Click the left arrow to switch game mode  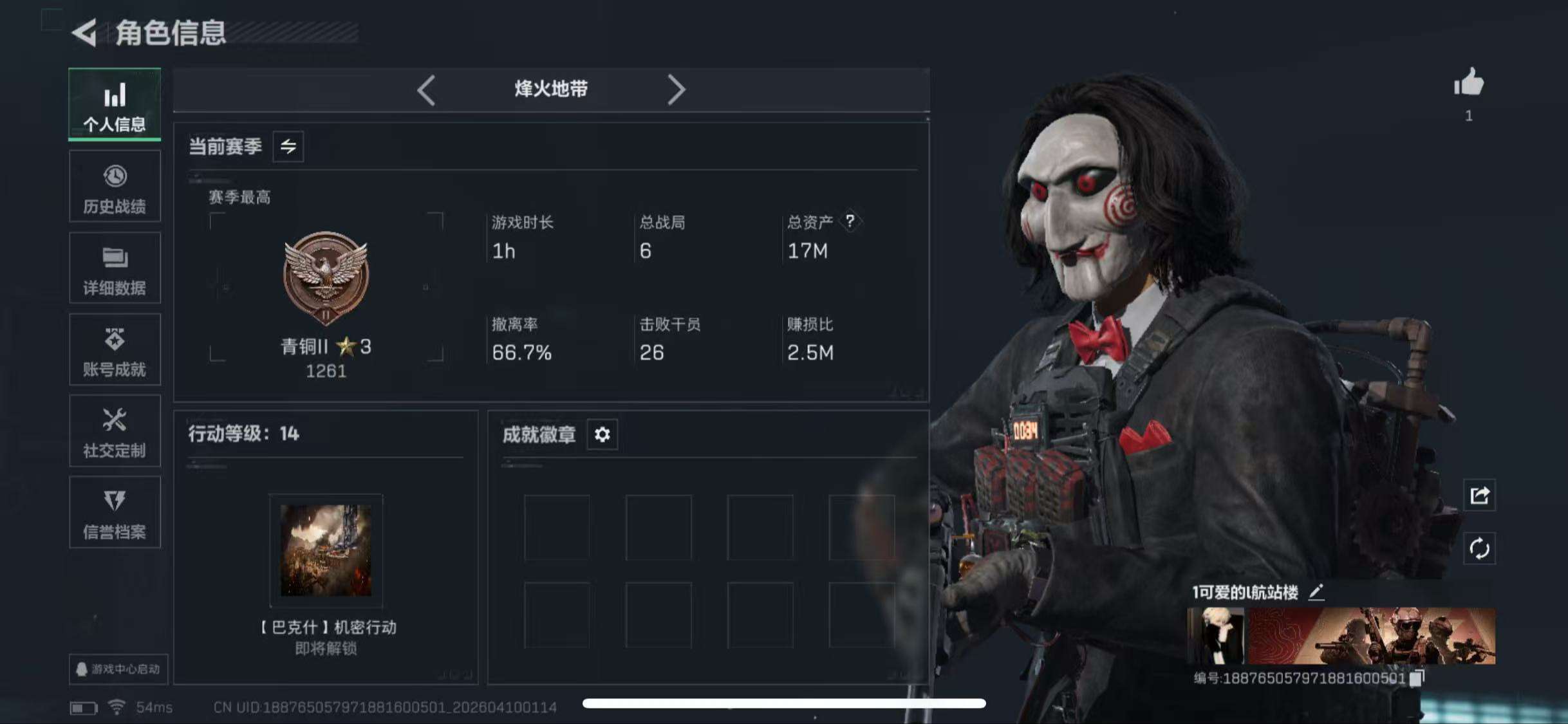[425, 89]
